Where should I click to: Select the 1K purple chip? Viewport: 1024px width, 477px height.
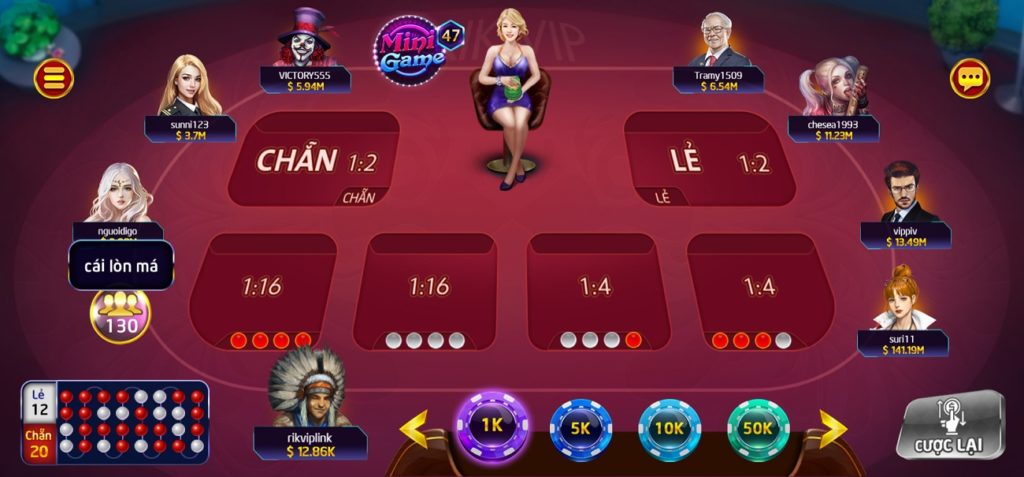click(x=491, y=425)
